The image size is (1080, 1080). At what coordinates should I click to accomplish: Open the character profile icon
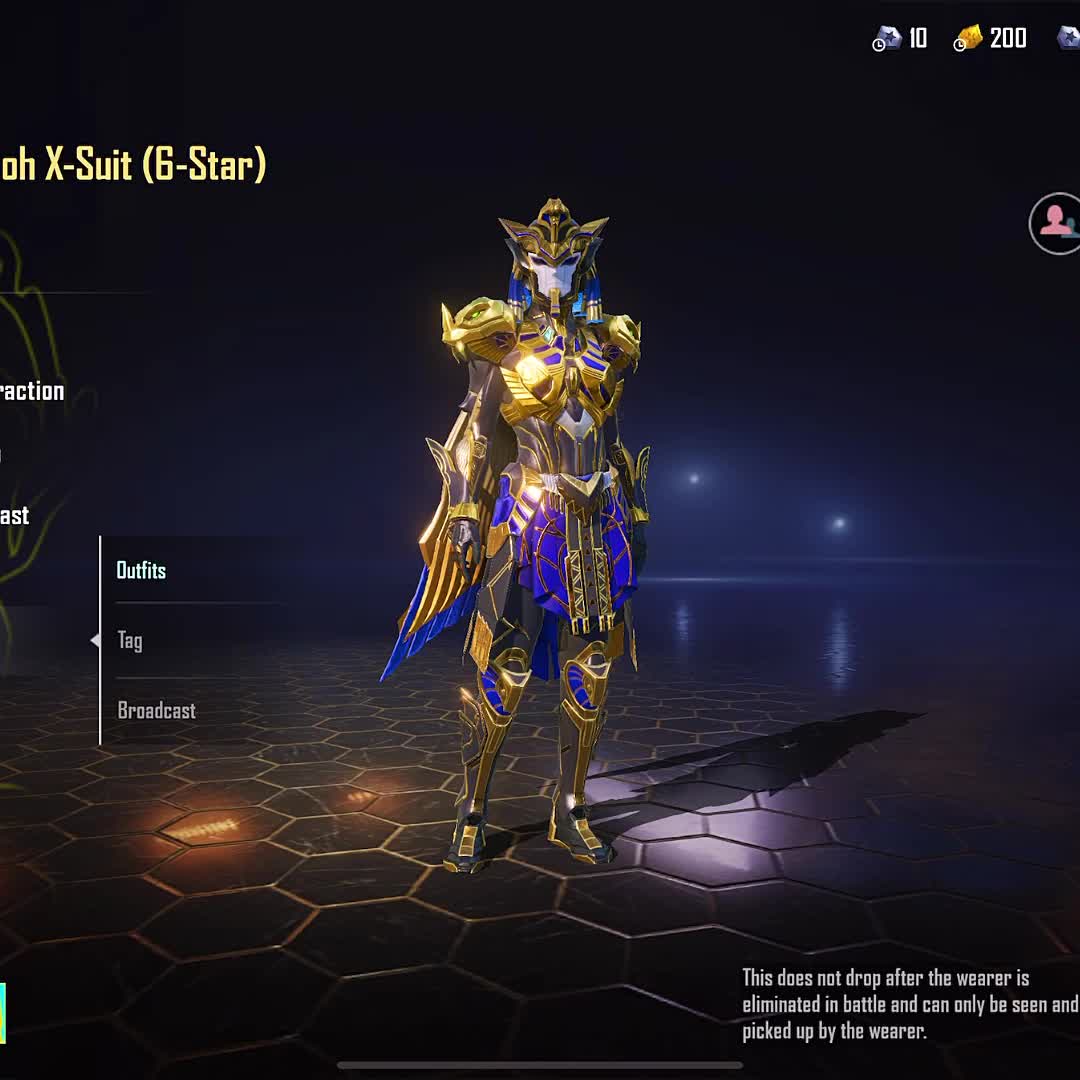pyautogui.click(x=1056, y=223)
